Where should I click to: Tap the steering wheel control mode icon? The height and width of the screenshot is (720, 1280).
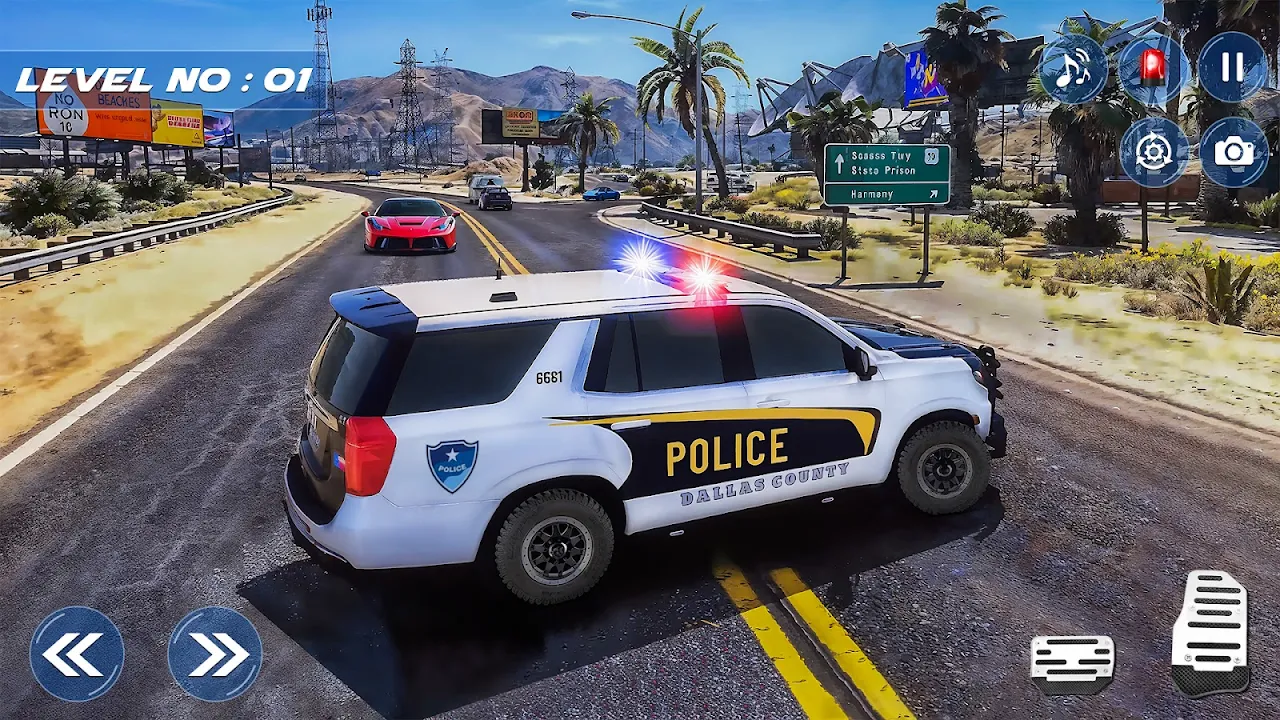tap(1154, 152)
